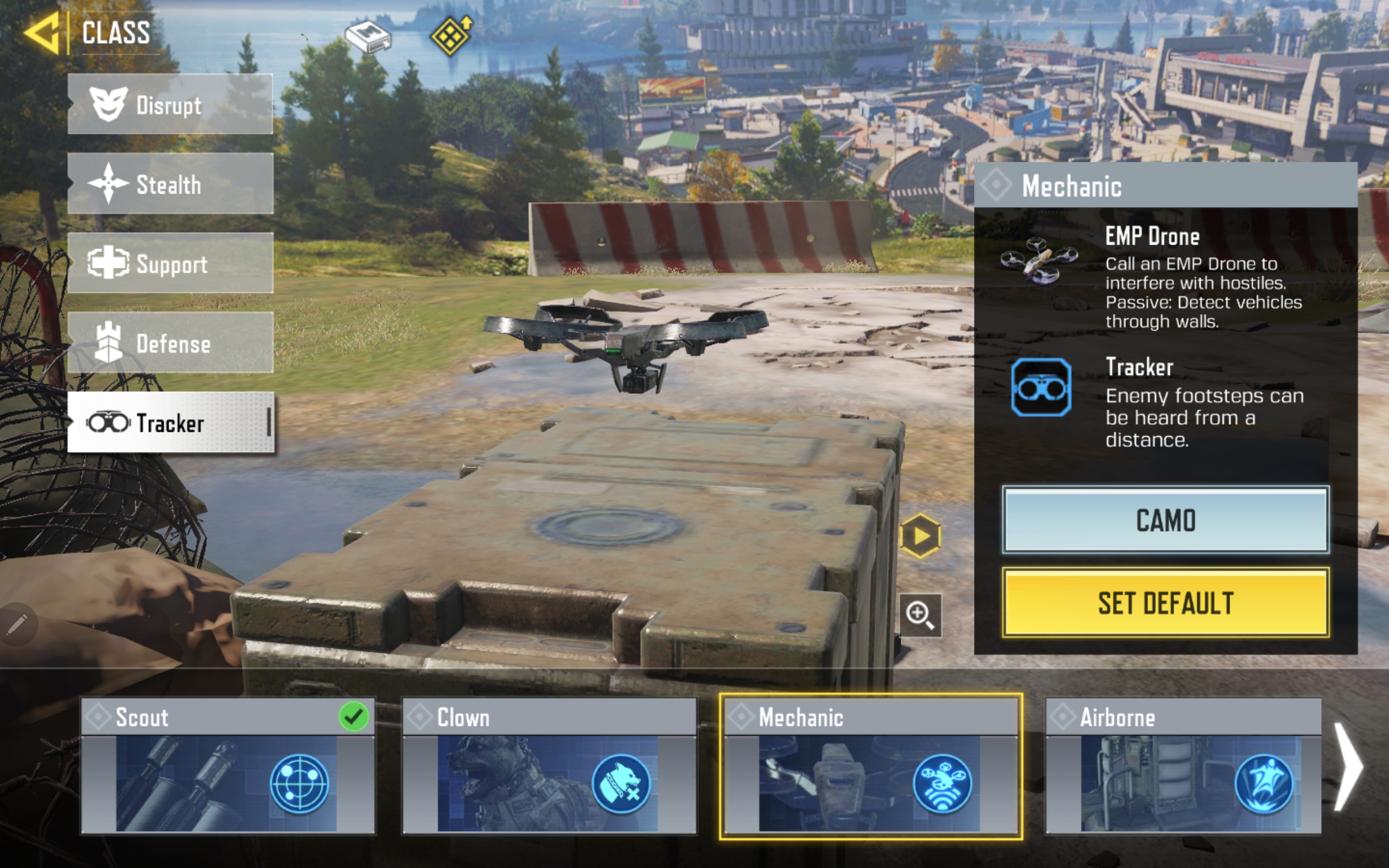Open the yellow diamond upgrade icon
The image size is (1389, 868).
tap(451, 36)
